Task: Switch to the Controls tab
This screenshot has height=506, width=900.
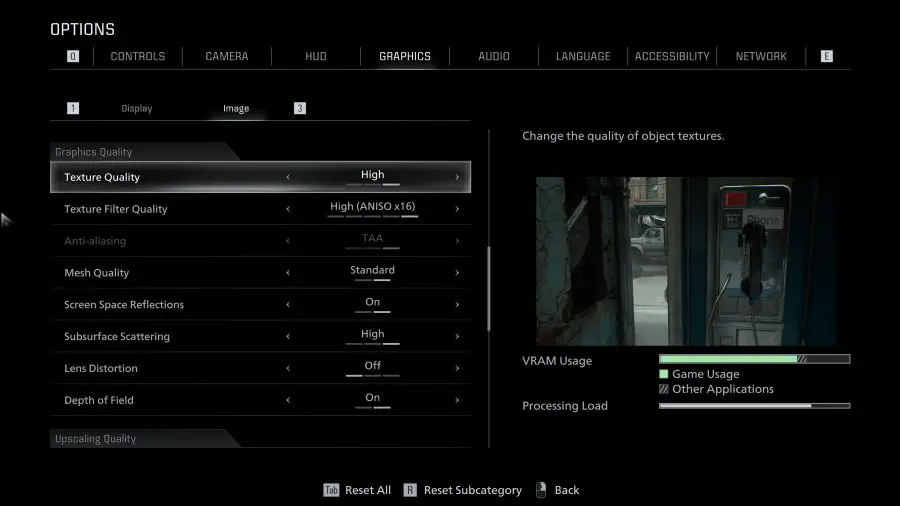Action: coord(138,56)
